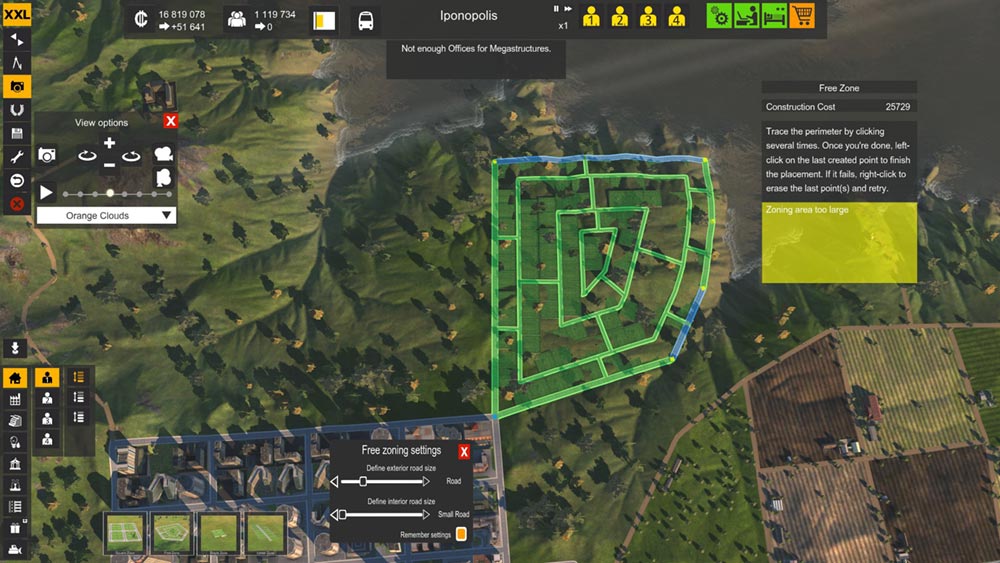
Task: Select the orange shopping cart icon
Action: click(x=801, y=16)
